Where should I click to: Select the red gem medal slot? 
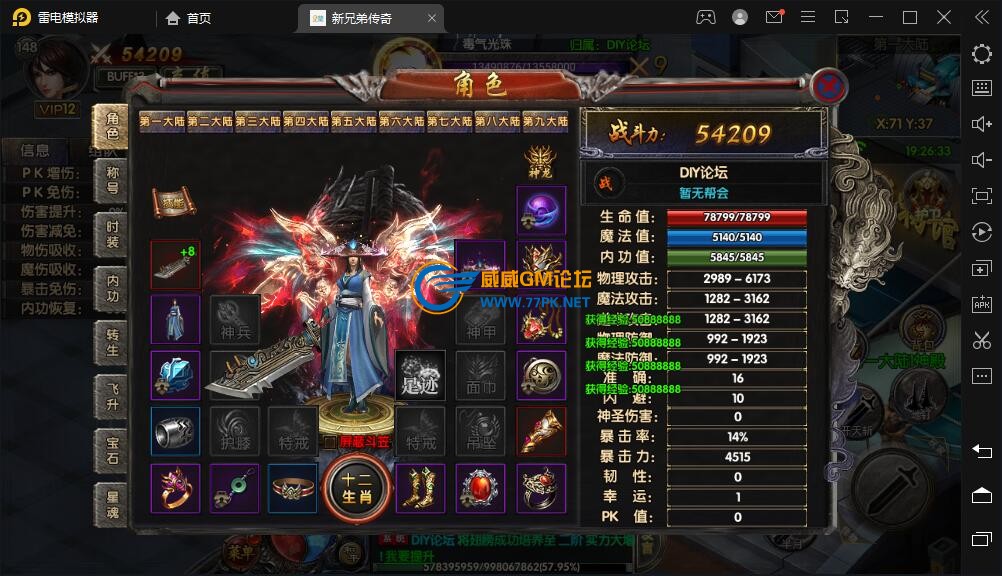pos(481,488)
